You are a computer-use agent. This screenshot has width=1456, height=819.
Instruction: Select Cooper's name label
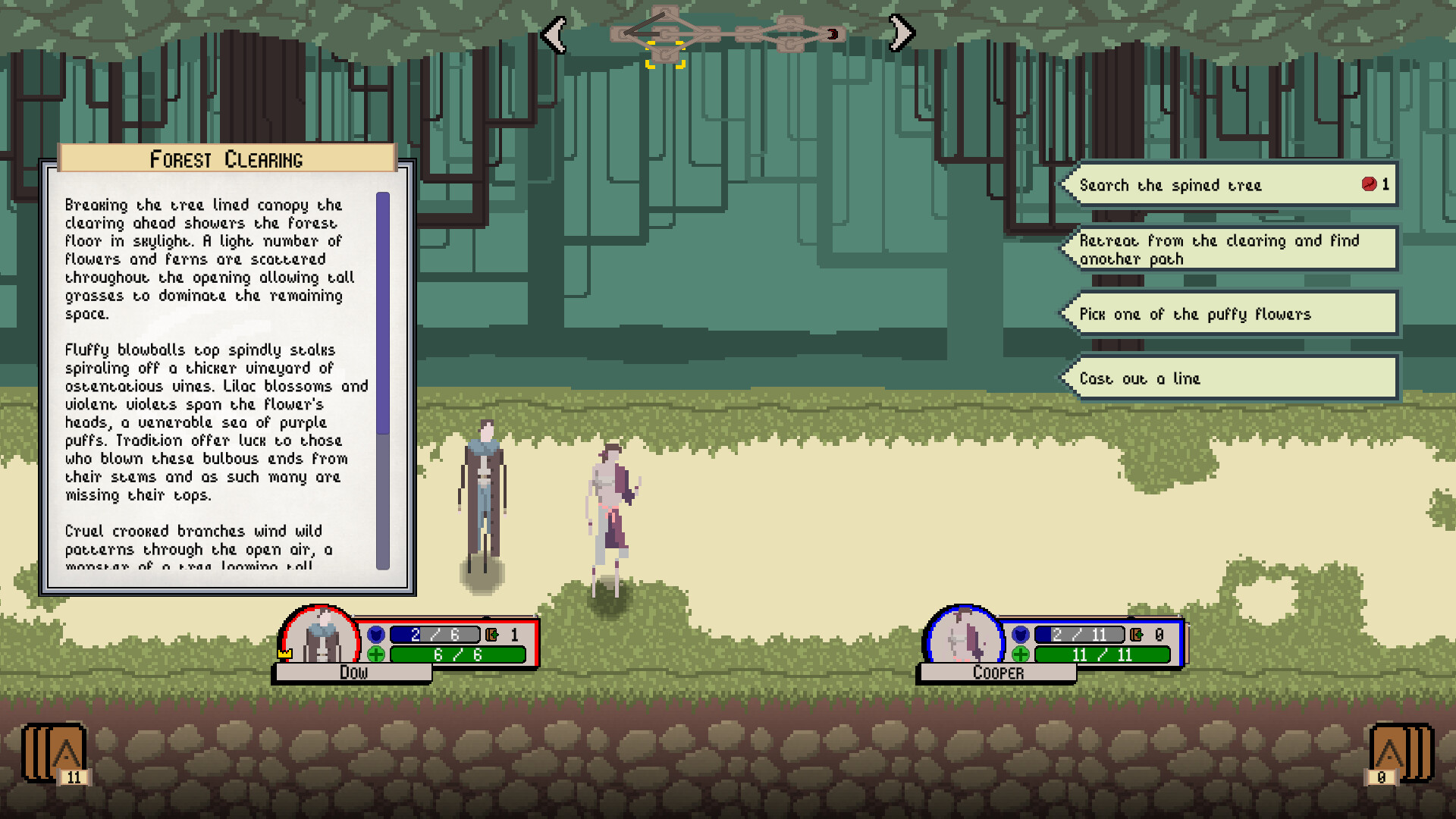[997, 673]
